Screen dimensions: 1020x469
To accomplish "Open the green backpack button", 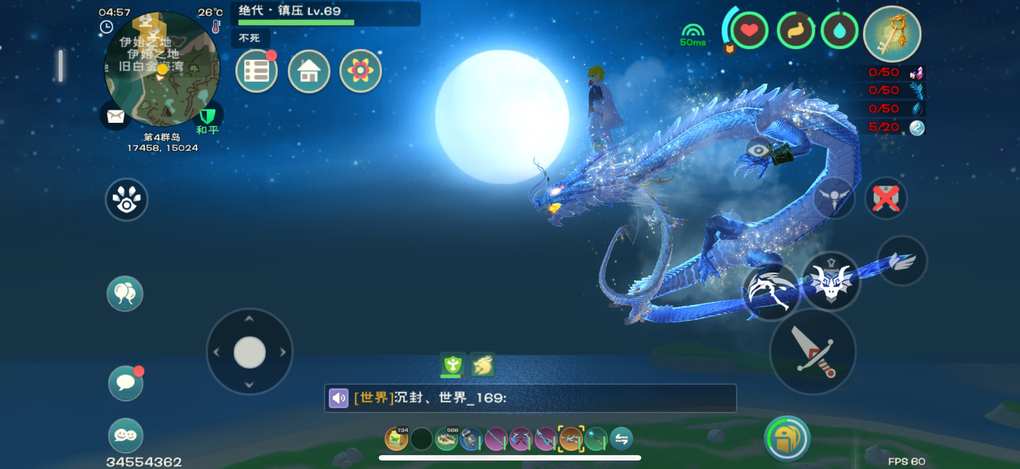I will coord(787,437).
